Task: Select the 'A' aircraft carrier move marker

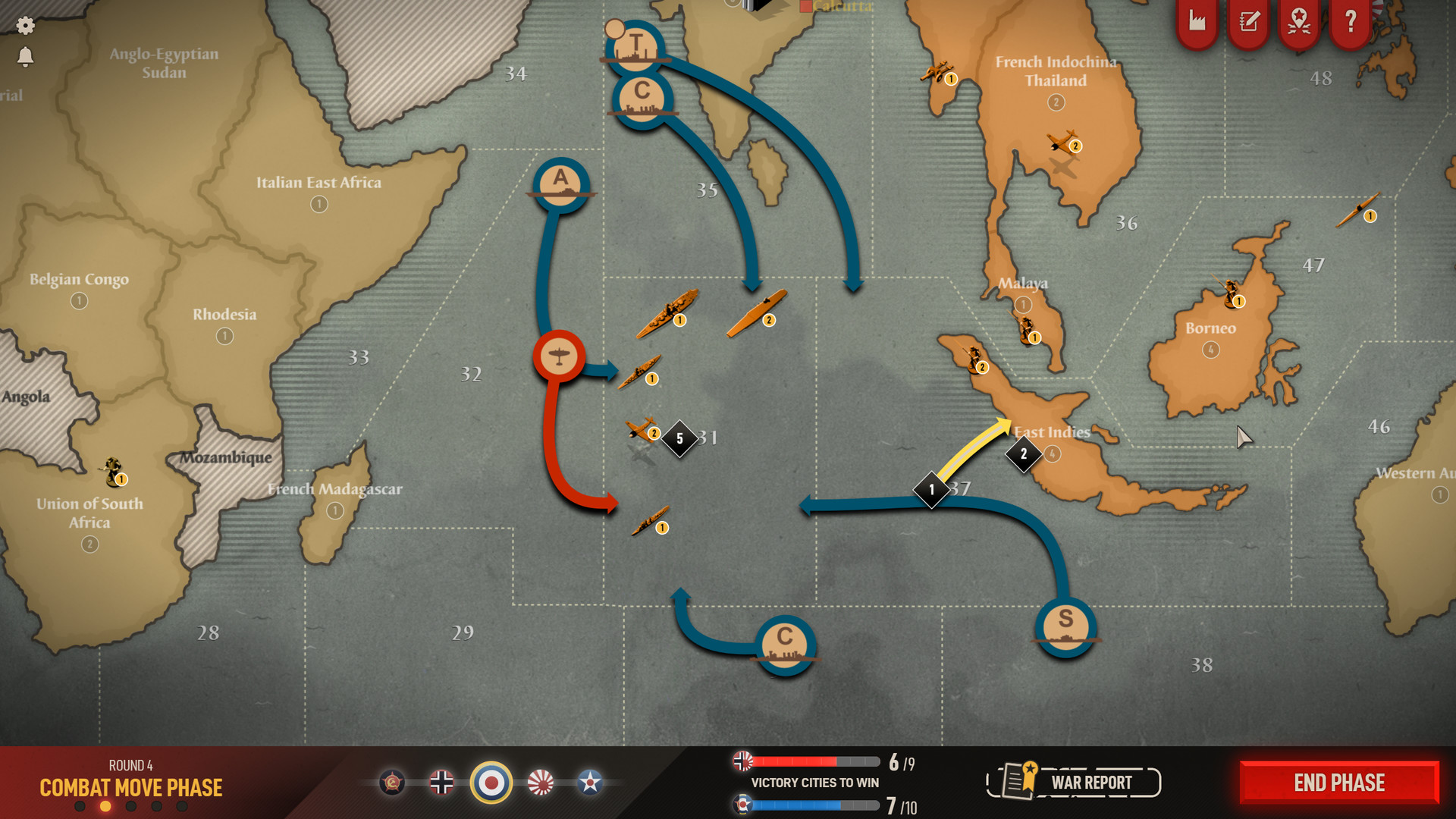Action: [561, 184]
